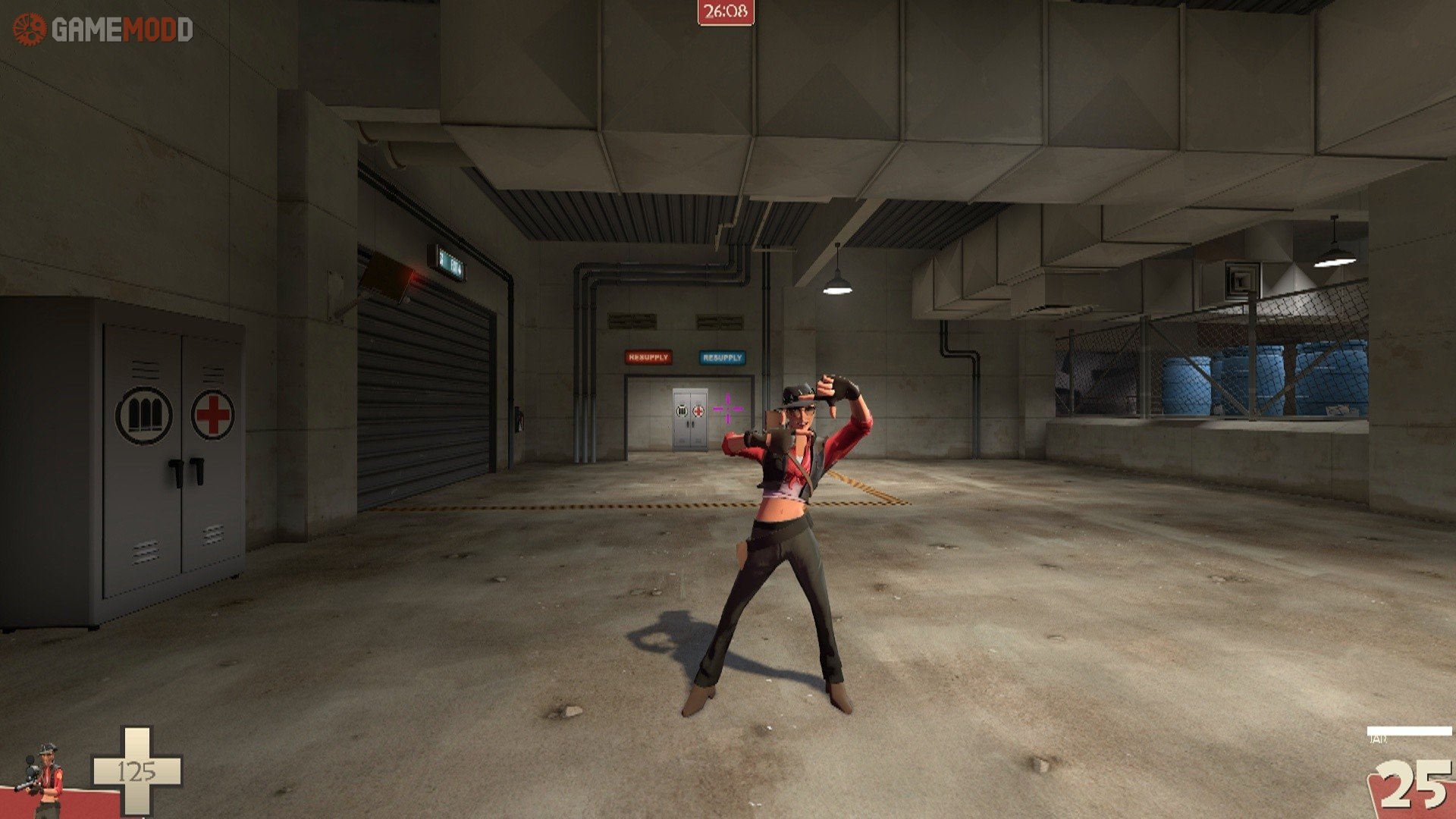Open the GameModd watermark logo

coord(103,30)
